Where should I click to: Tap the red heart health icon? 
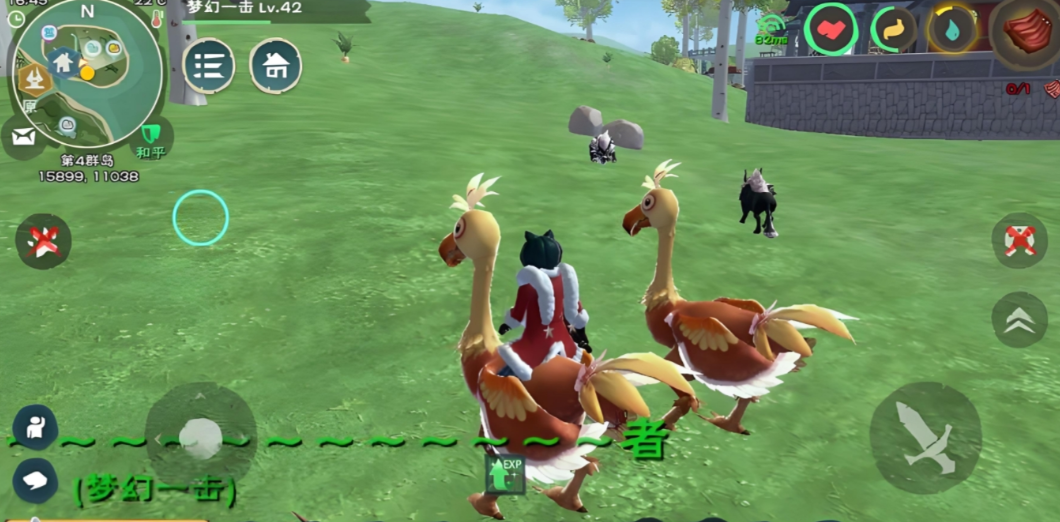click(x=831, y=30)
